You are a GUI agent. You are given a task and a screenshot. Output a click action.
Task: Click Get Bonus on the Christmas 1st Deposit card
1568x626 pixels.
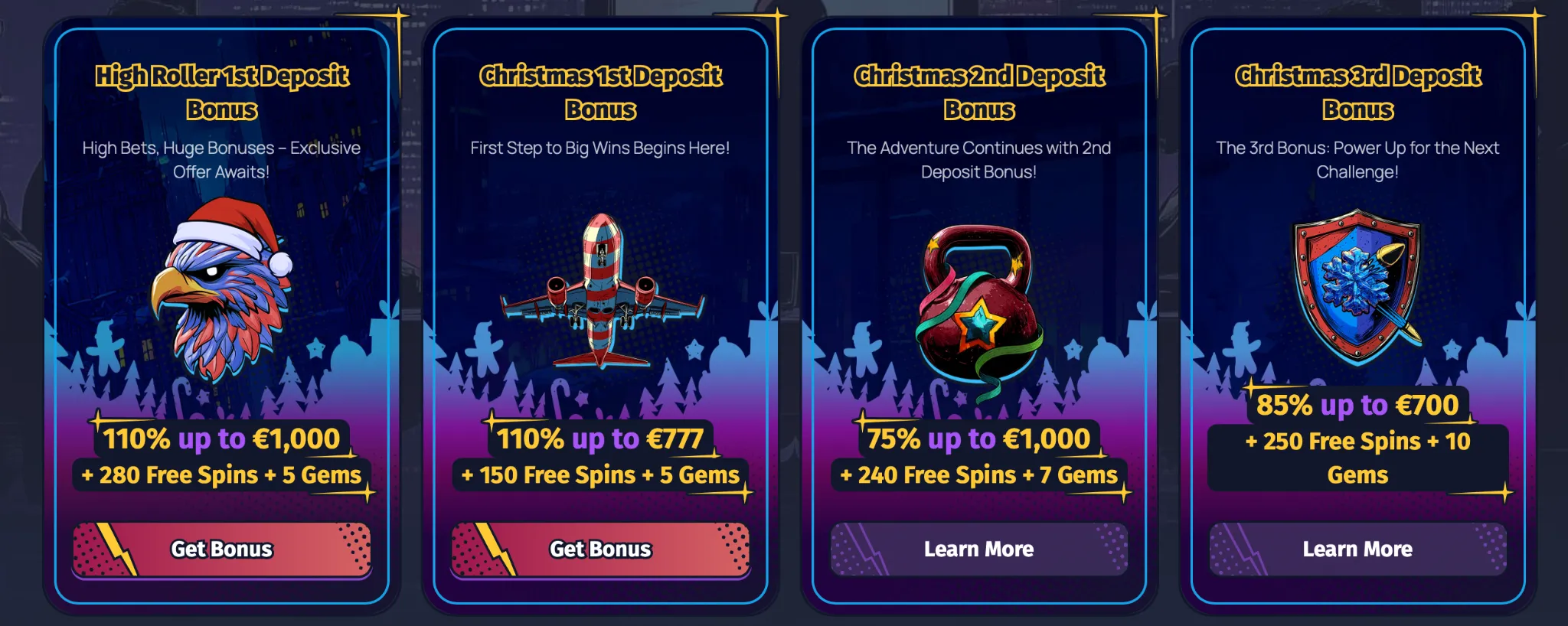tap(599, 549)
